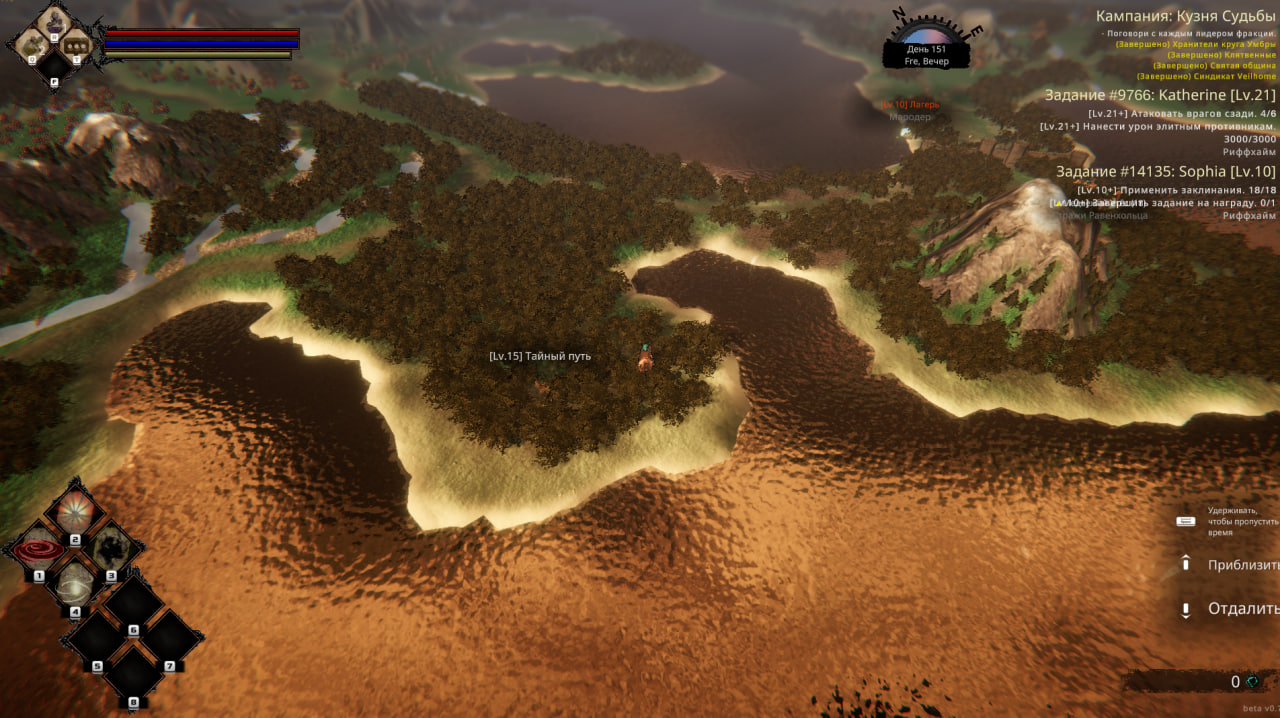Viewport: 1280px width, 718px height.
Task: Cast the radiant starburst spell in slot 2
Action: (74, 513)
